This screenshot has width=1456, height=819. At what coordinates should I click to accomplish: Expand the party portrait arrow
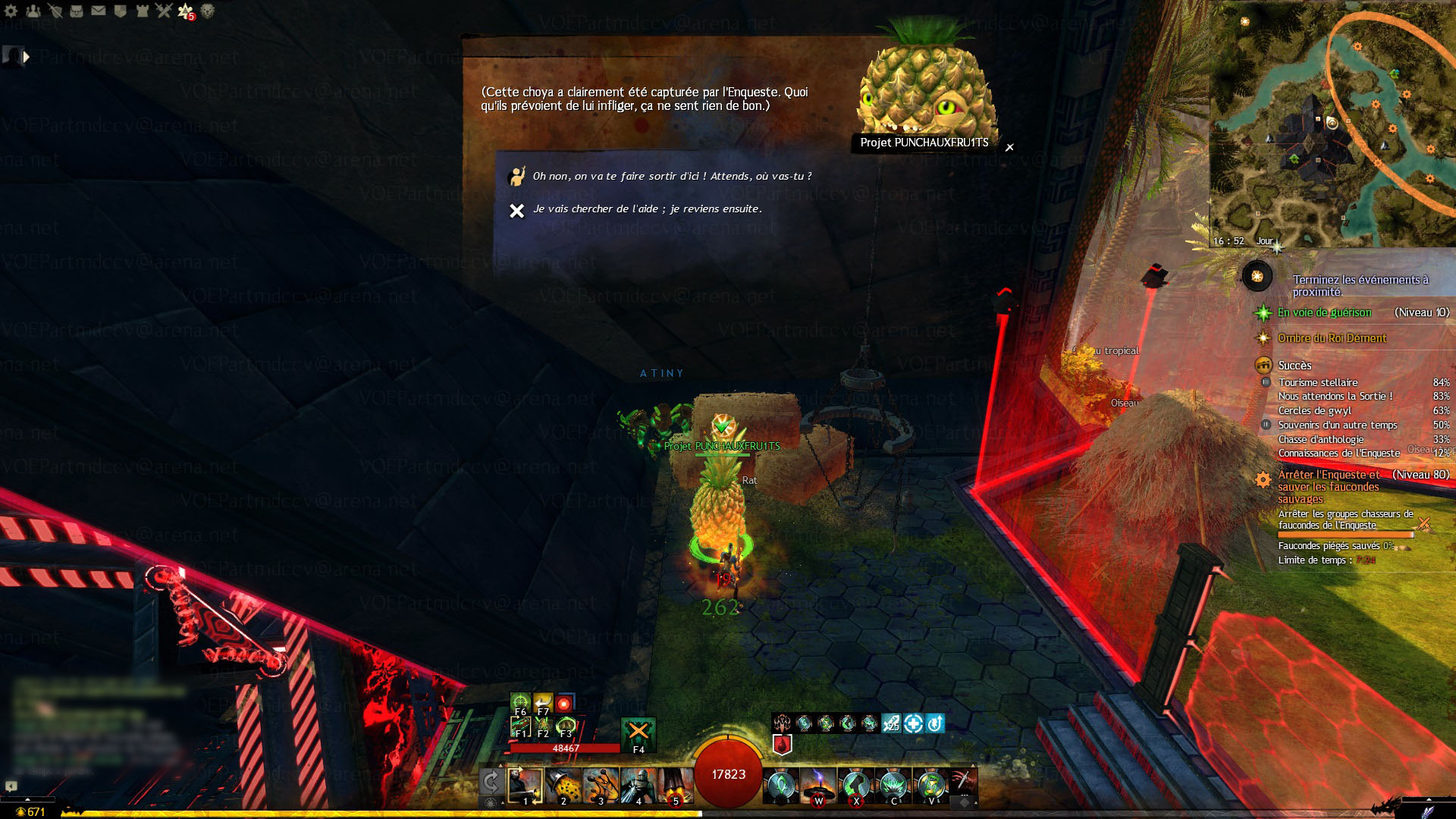tap(27, 56)
